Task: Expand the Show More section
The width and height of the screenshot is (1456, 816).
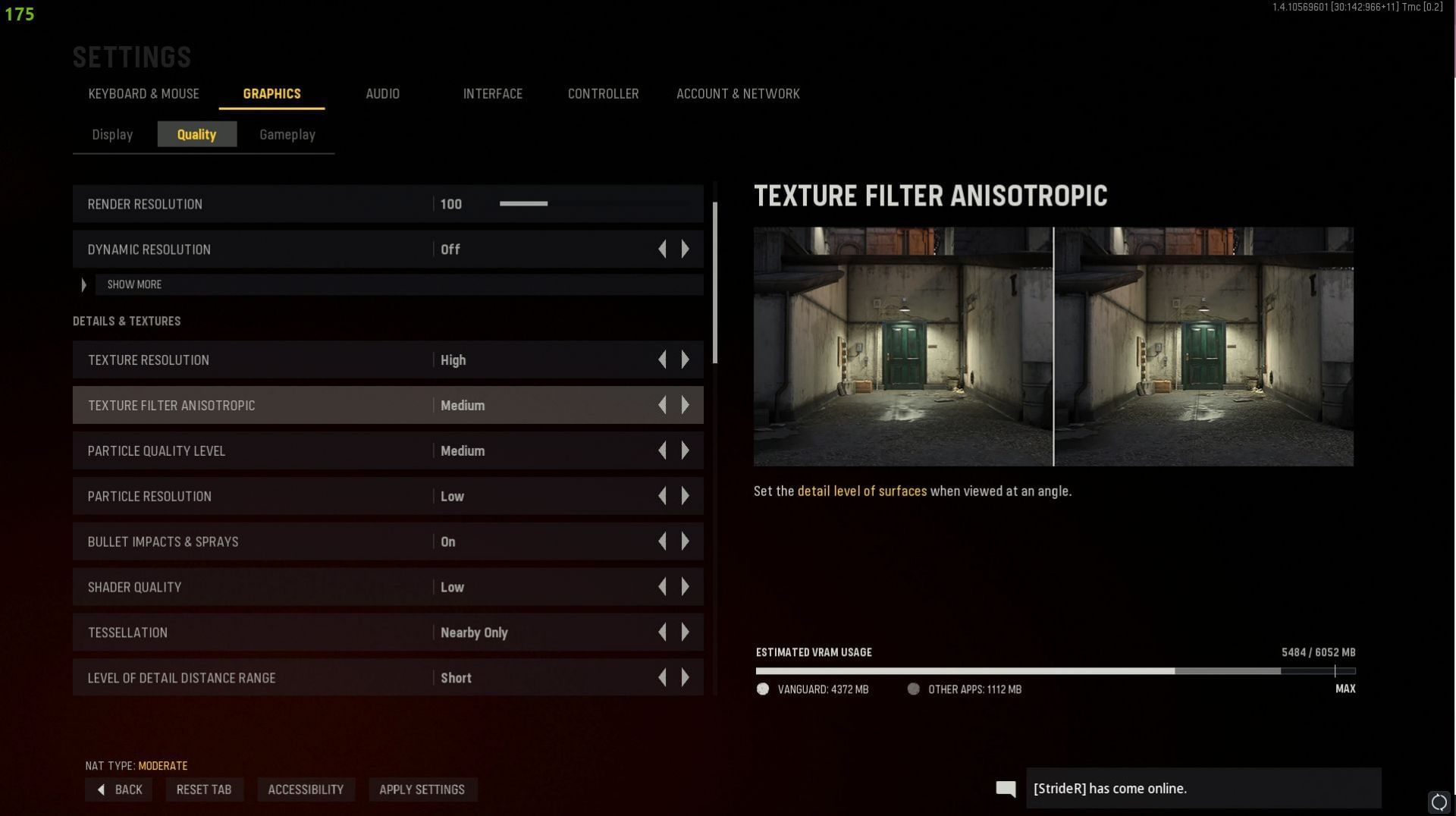Action: click(x=134, y=284)
